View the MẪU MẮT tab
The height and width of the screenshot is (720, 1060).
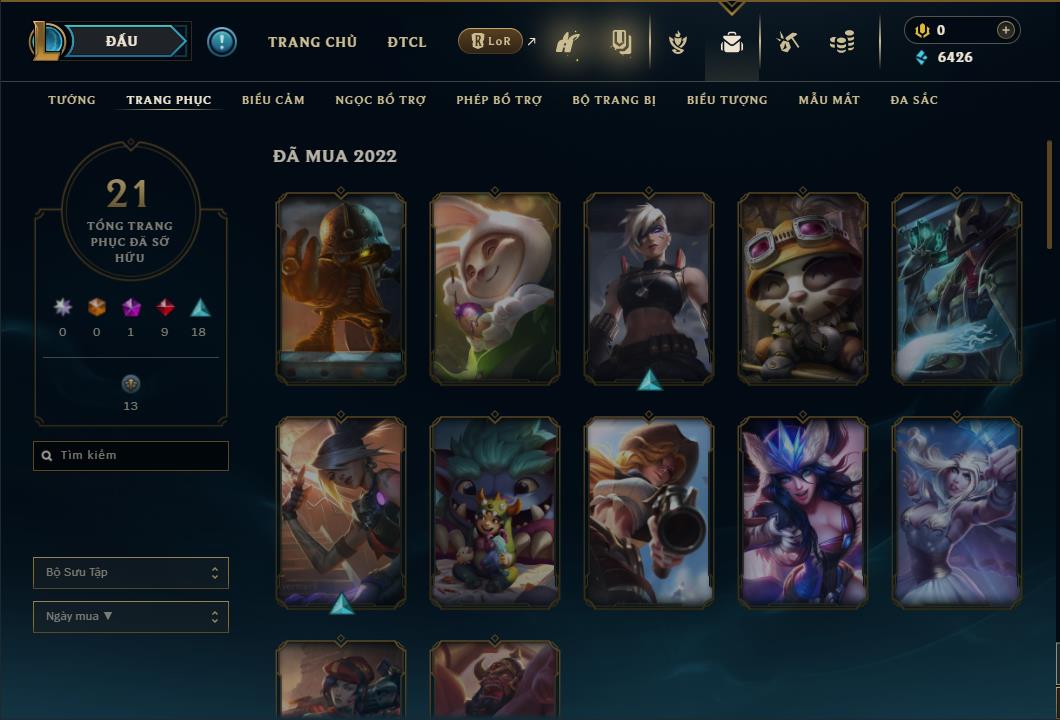(x=829, y=100)
